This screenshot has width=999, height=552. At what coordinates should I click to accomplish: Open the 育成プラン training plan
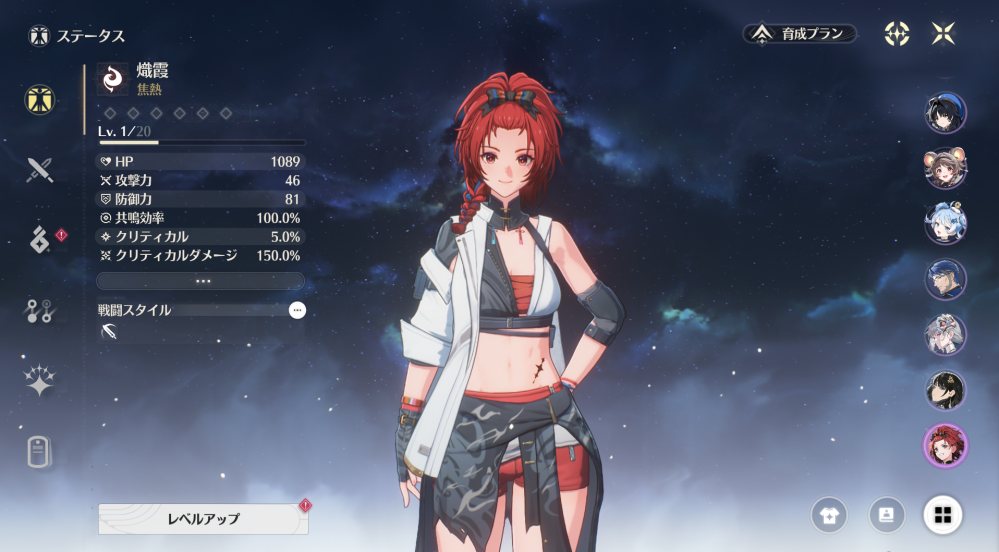800,34
